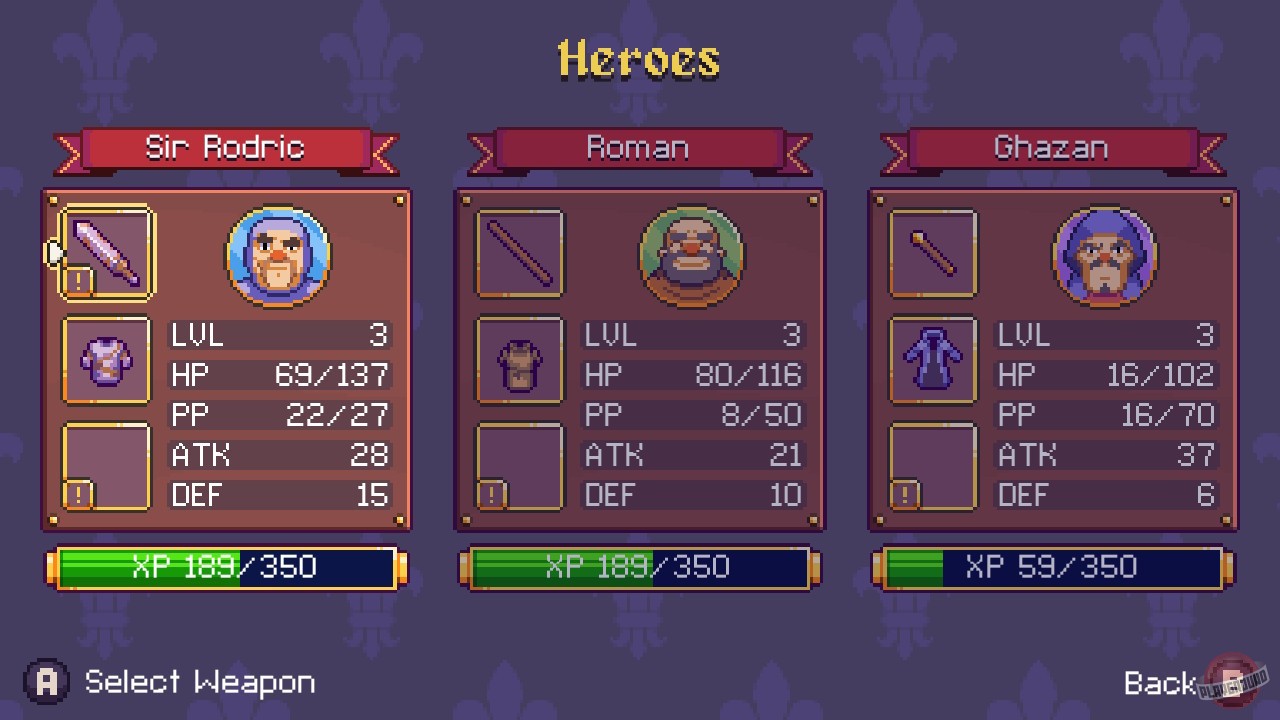Select Sir Rodric's sword weapon slot
The image size is (1280, 720).
pos(105,252)
